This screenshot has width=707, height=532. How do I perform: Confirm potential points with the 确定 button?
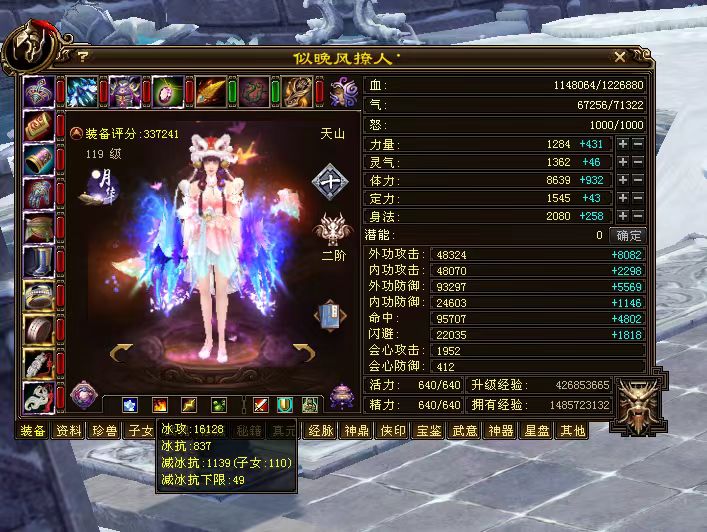click(x=629, y=235)
